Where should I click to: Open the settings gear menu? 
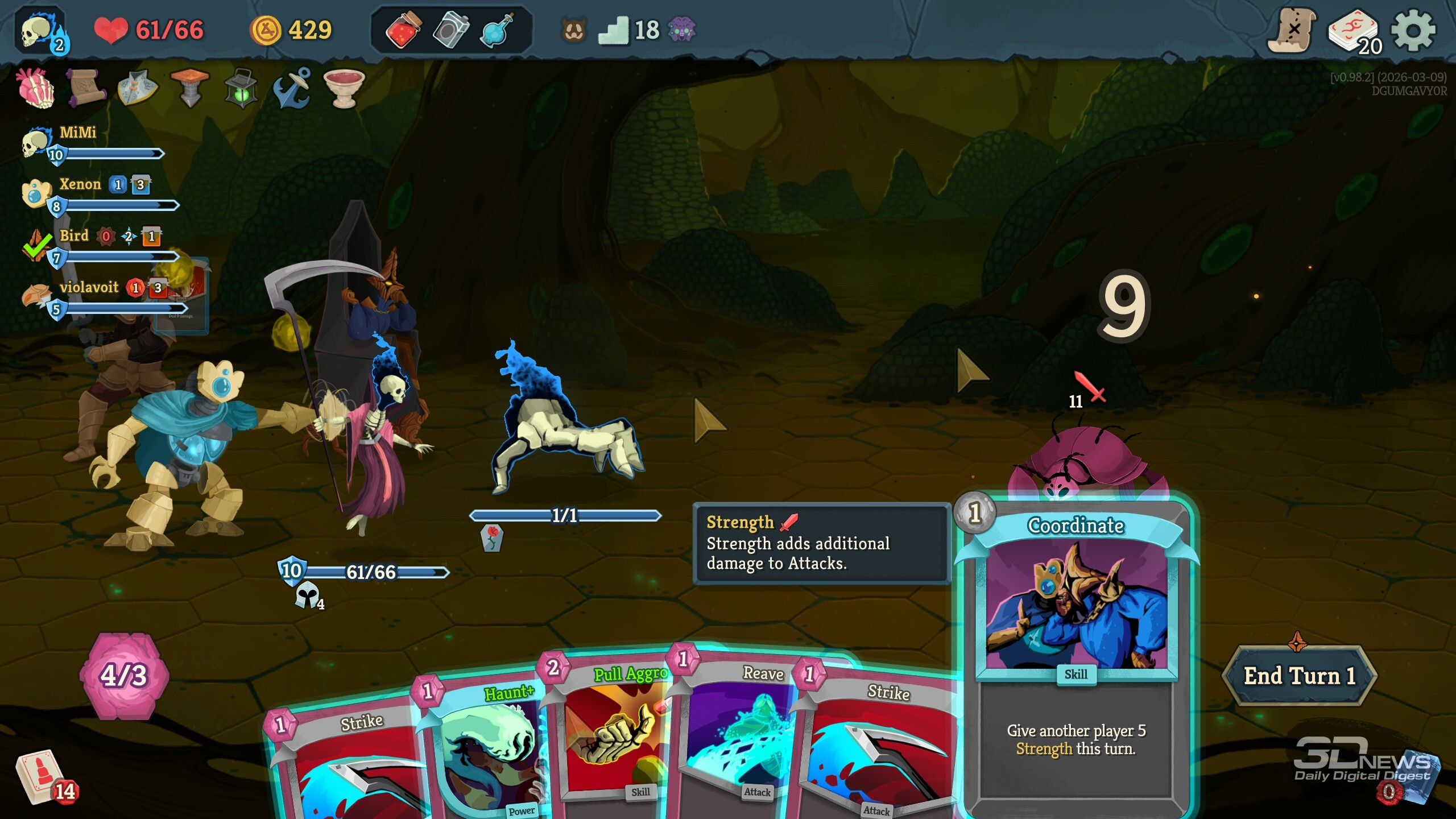coord(1413,31)
